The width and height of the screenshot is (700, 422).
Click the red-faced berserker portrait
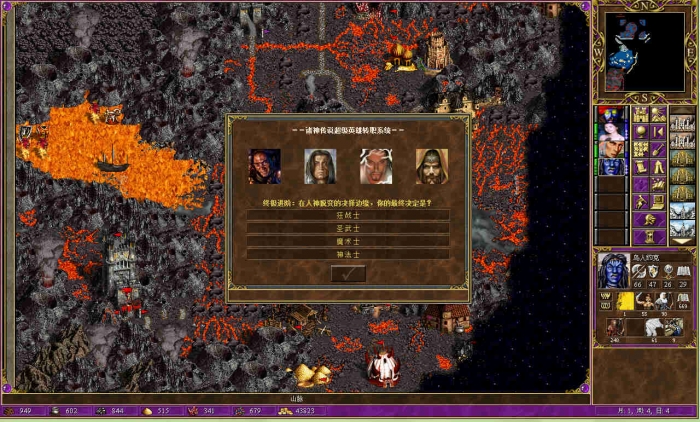tap(264, 166)
